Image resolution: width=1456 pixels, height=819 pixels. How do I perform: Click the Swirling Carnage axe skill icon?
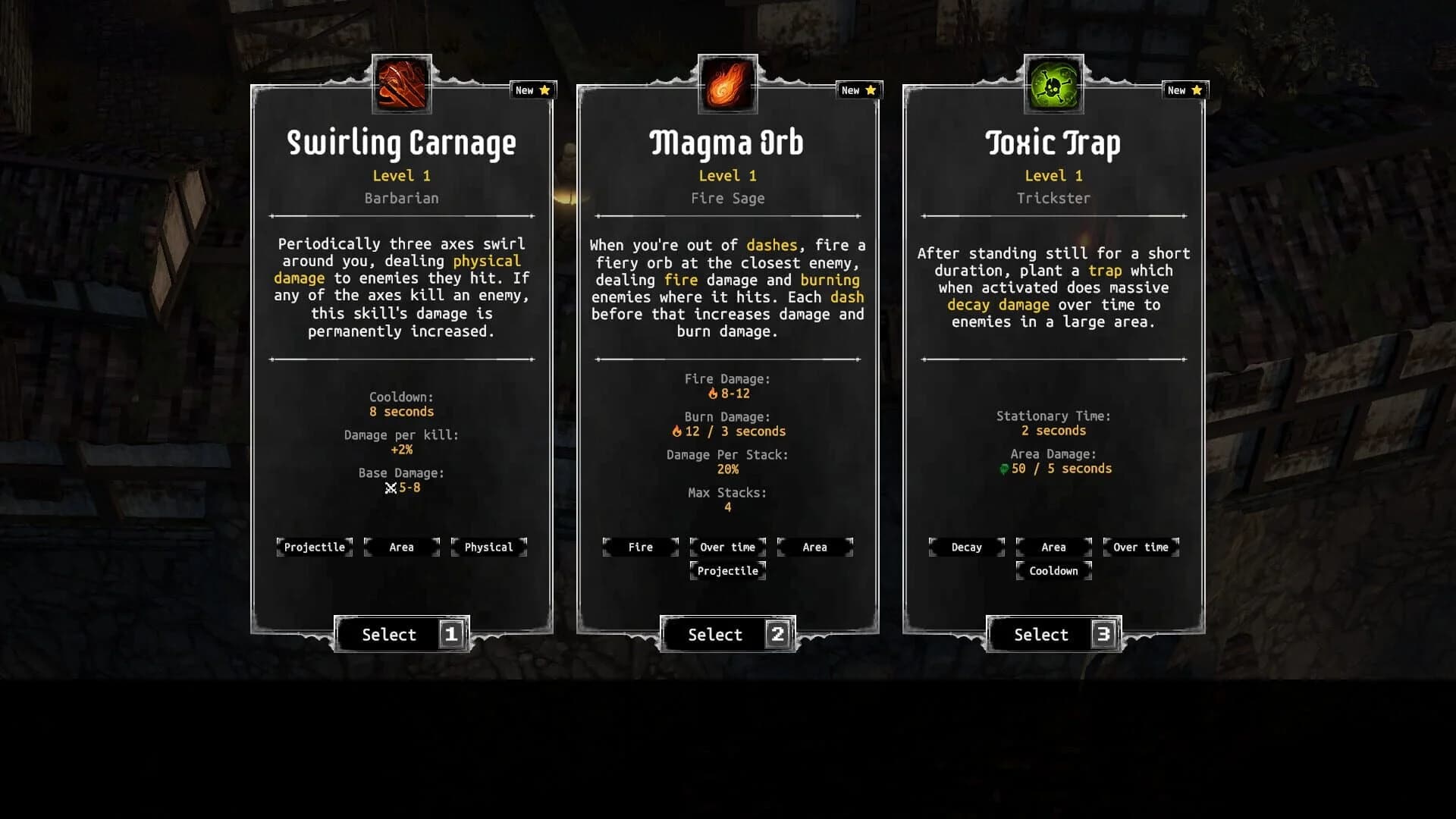pos(401,83)
